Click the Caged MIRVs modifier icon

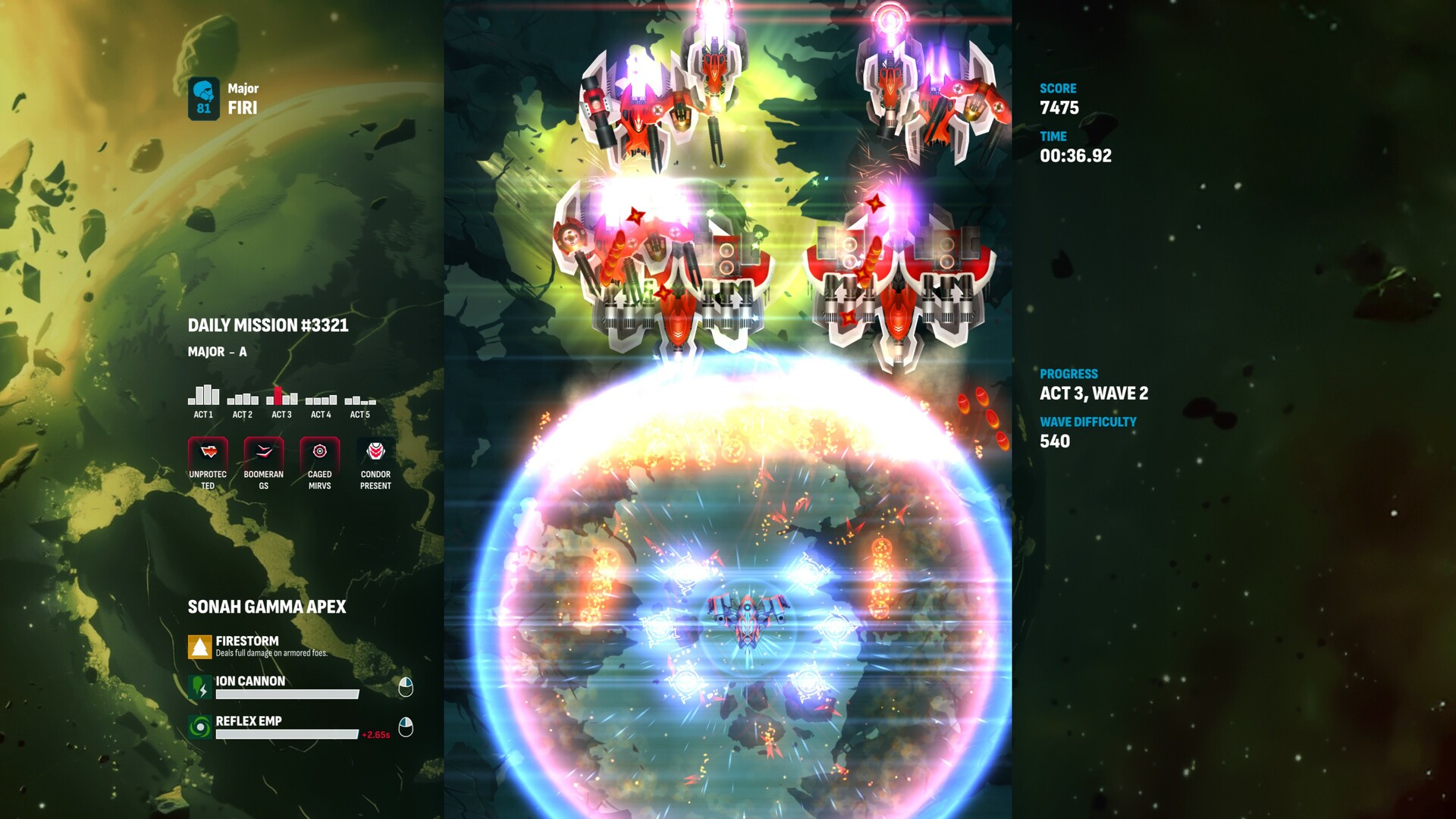318,450
